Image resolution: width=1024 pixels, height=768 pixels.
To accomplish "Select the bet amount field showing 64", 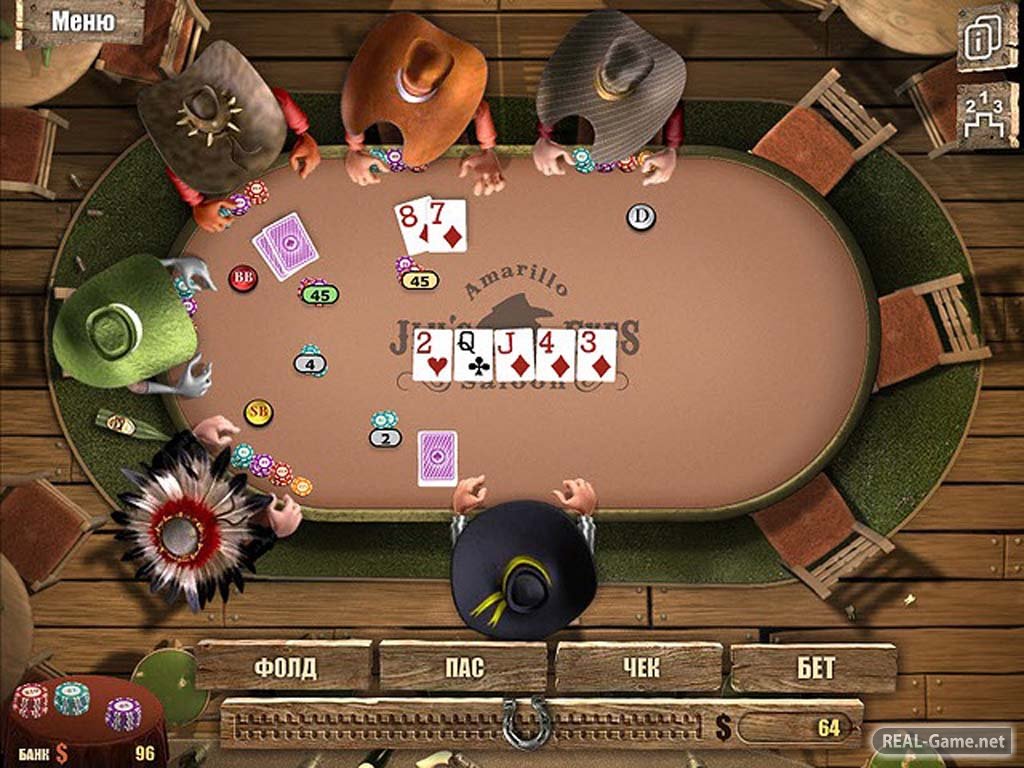I will point(798,727).
